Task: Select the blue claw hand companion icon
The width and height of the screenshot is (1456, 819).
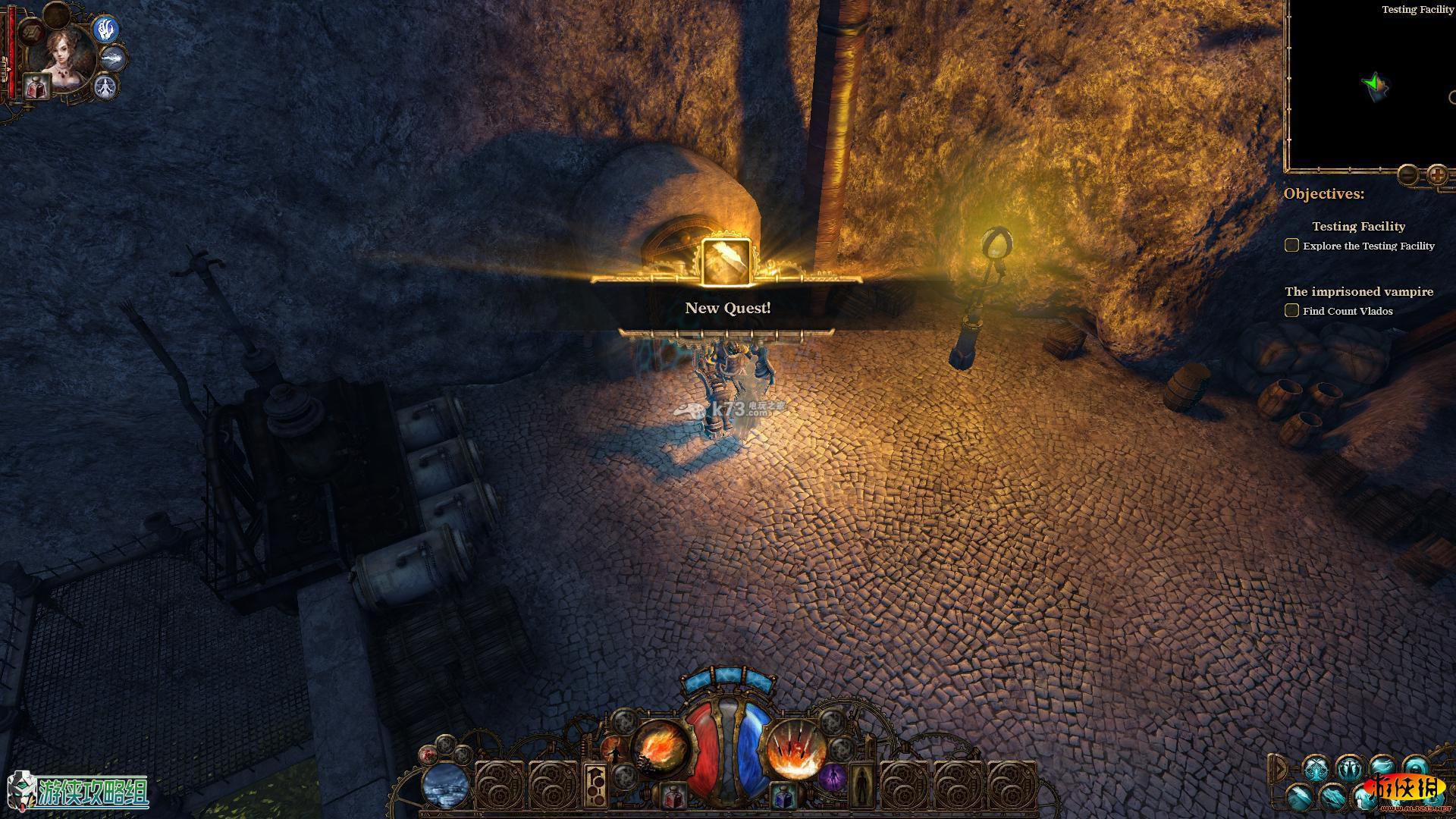Action: 105,30
